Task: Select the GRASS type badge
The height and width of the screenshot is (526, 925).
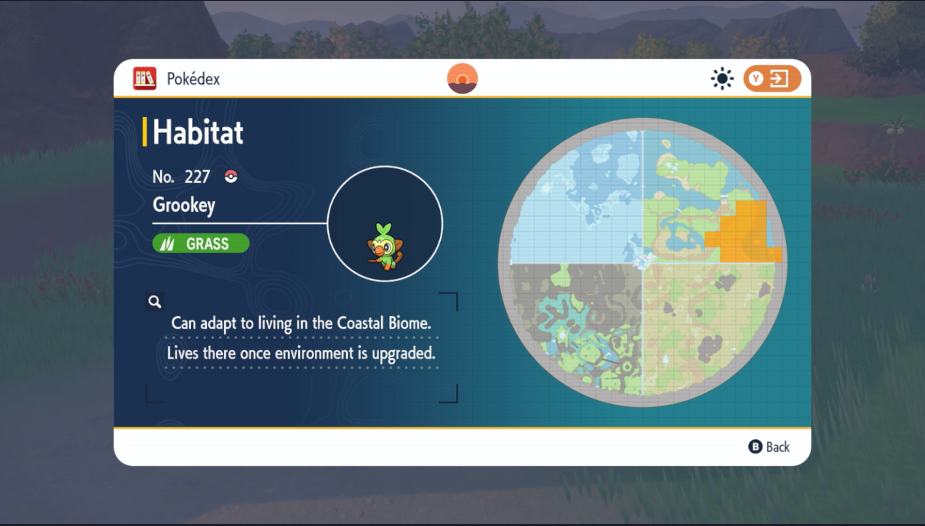Action: click(x=200, y=243)
